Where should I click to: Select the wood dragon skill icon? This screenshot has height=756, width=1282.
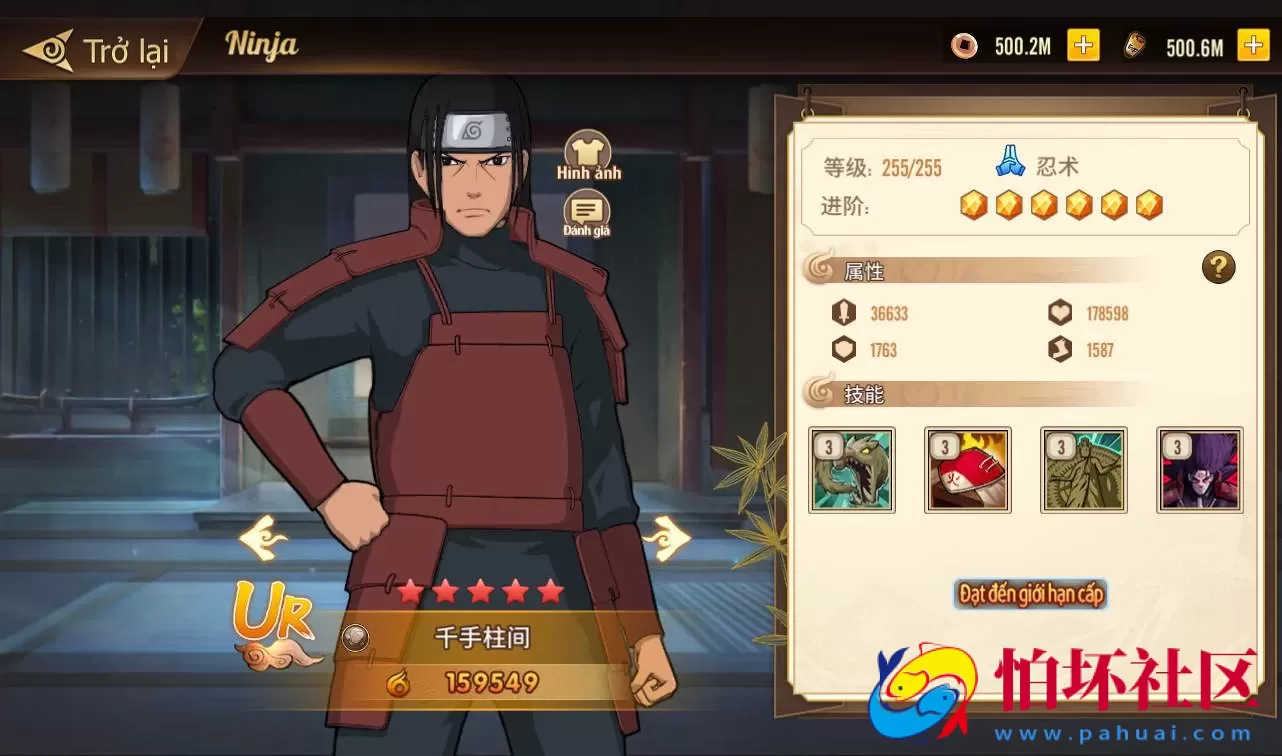coord(851,469)
